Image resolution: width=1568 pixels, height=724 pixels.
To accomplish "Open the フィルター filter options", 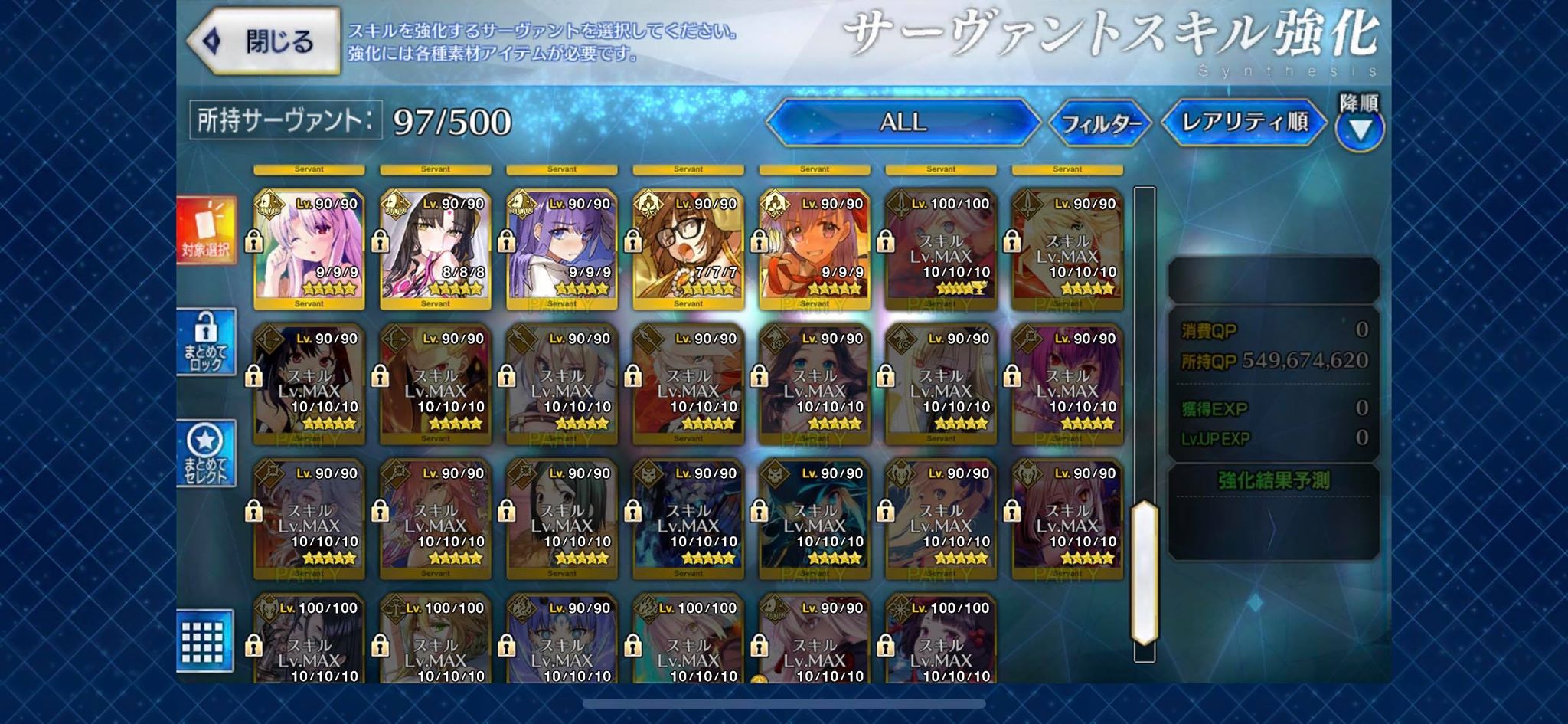I will tap(1100, 123).
